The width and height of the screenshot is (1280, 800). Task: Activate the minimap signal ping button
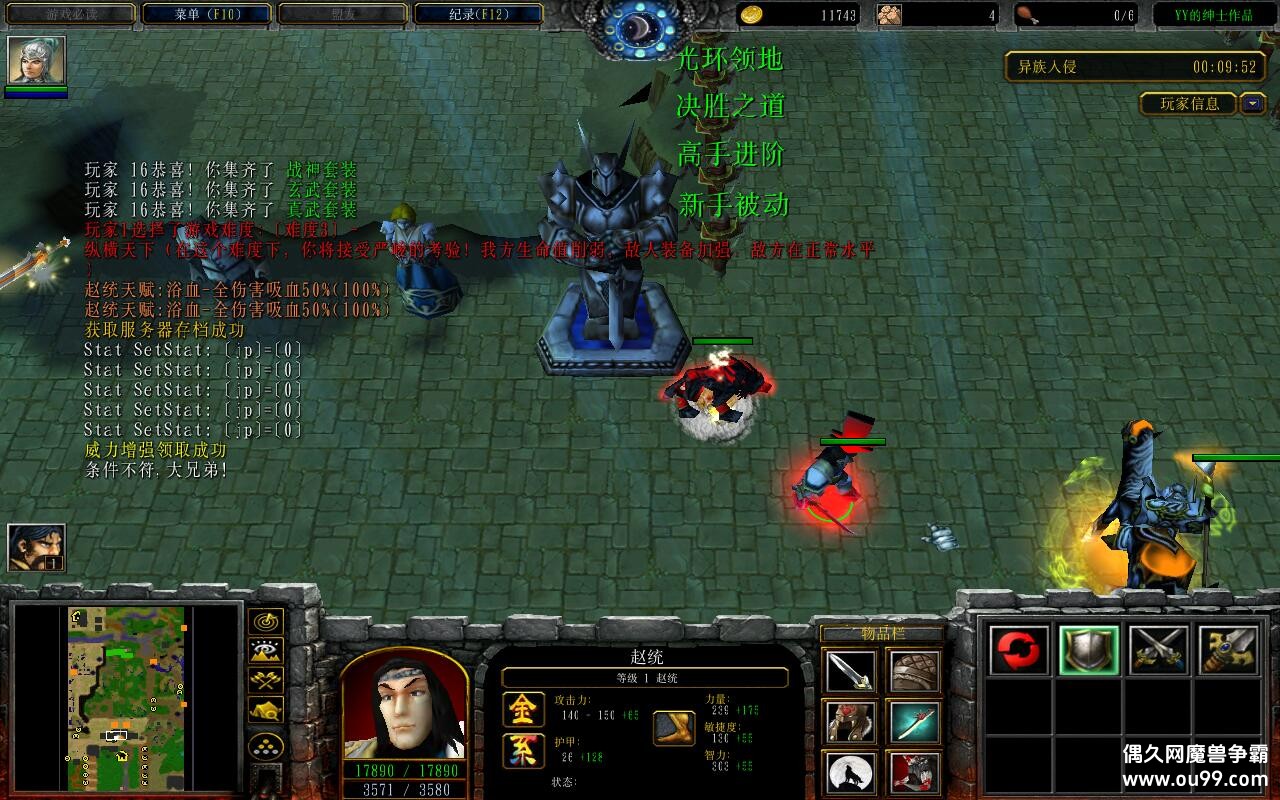click(266, 622)
